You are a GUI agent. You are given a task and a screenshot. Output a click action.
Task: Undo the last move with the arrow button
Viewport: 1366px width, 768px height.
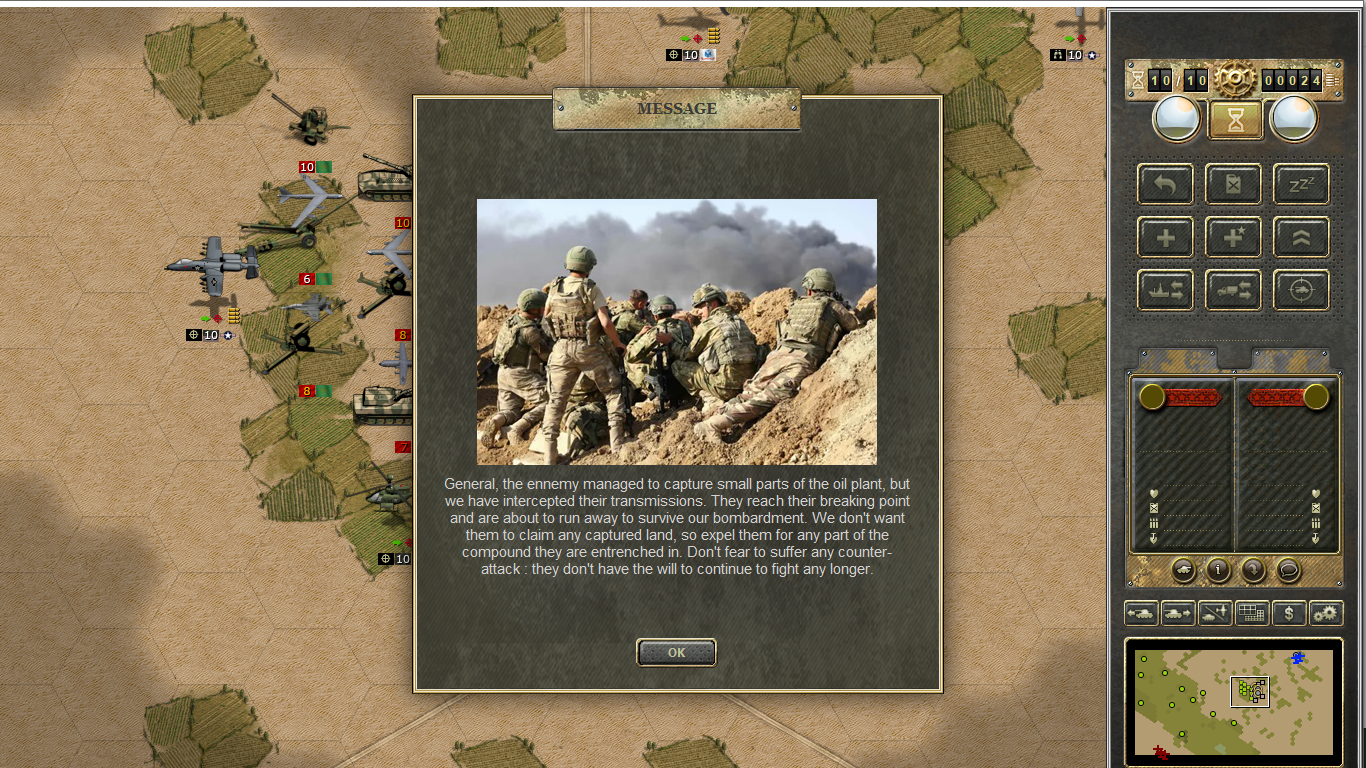(x=1165, y=184)
